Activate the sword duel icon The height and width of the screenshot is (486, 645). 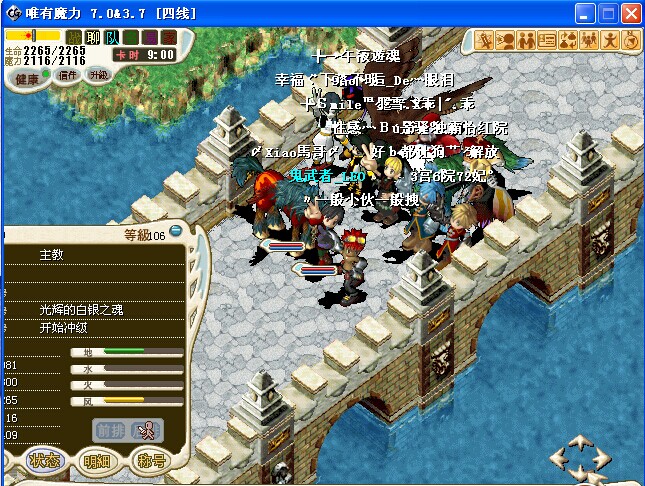484,40
